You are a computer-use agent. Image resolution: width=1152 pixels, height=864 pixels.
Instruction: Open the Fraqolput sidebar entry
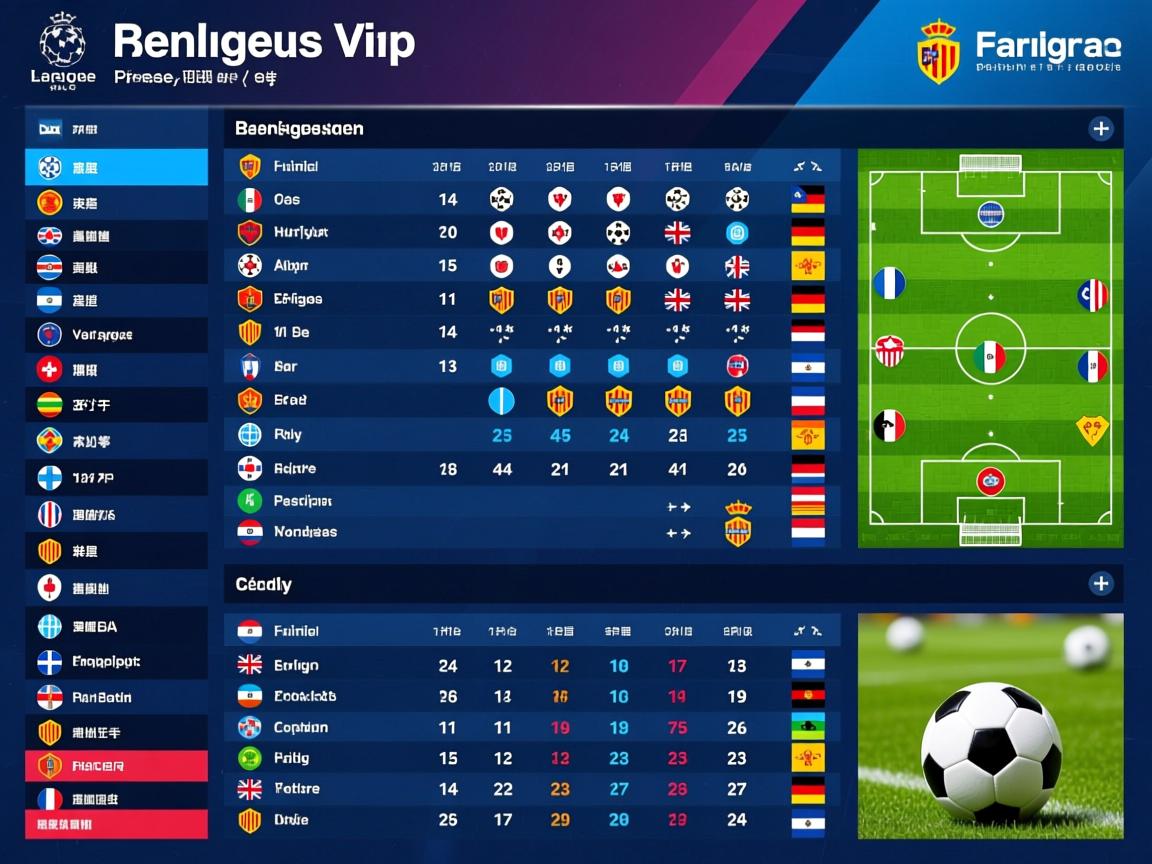(116, 662)
